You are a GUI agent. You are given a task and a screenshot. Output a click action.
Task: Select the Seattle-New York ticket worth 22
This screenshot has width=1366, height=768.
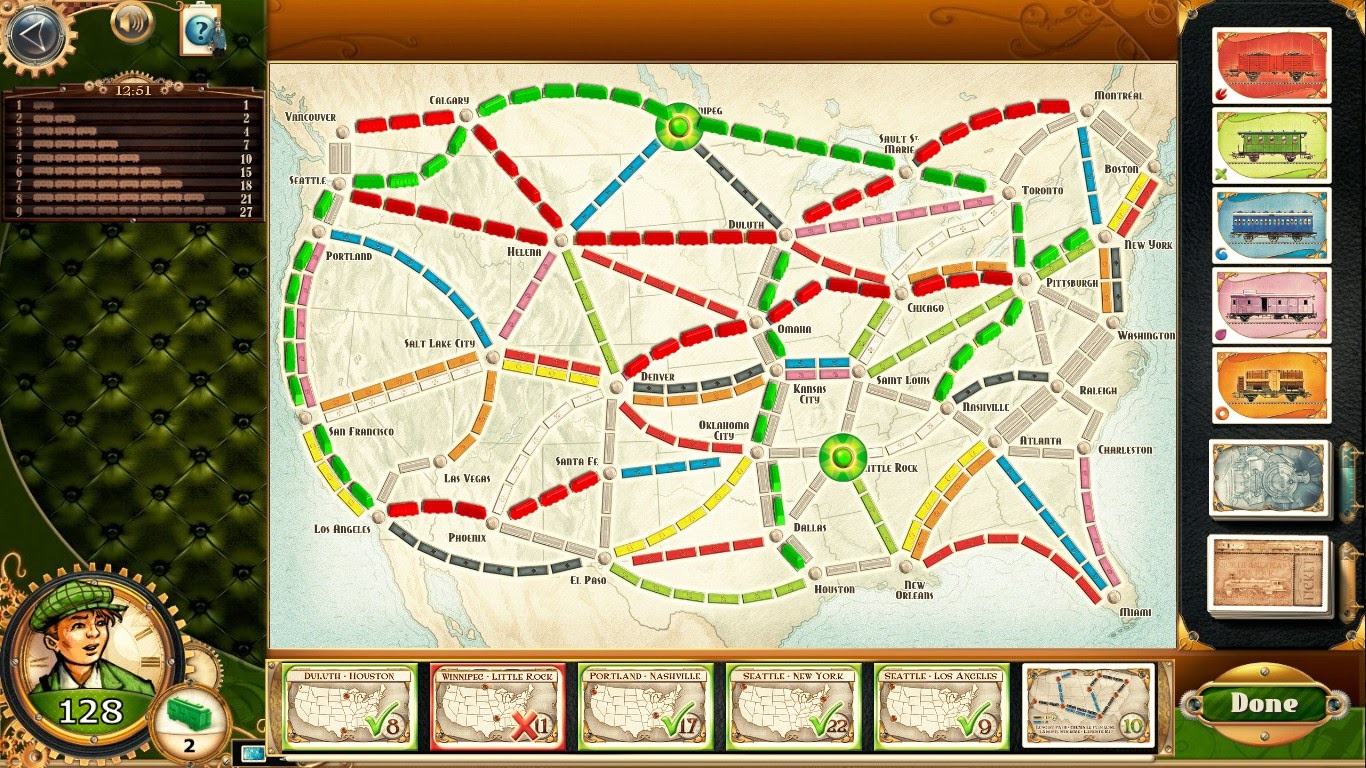tap(793, 704)
